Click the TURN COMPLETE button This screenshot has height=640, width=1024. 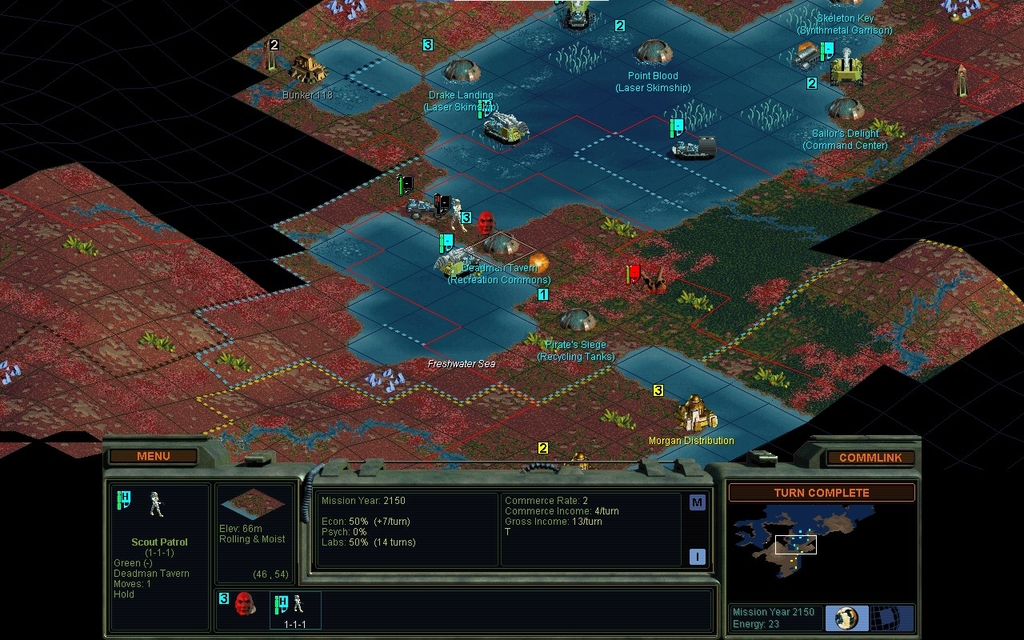click(x=821, y=493)
